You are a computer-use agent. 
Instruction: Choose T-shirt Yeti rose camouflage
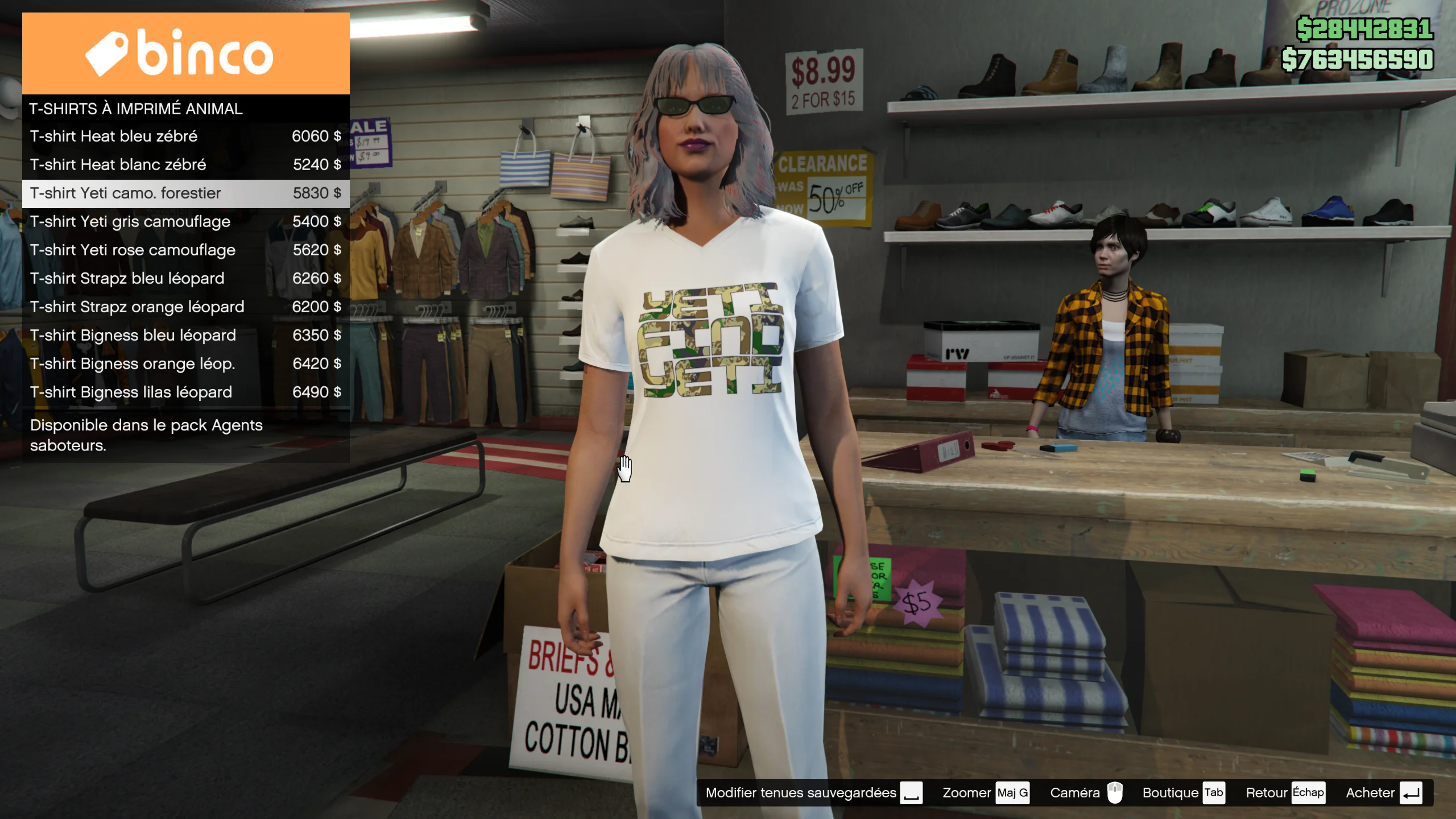185,250
